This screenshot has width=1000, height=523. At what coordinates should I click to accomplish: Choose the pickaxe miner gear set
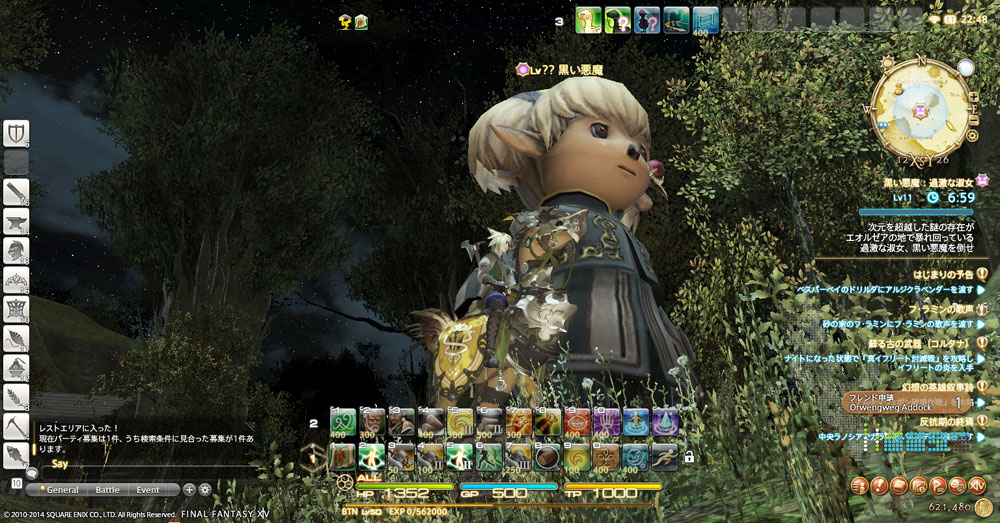point(16,427)
